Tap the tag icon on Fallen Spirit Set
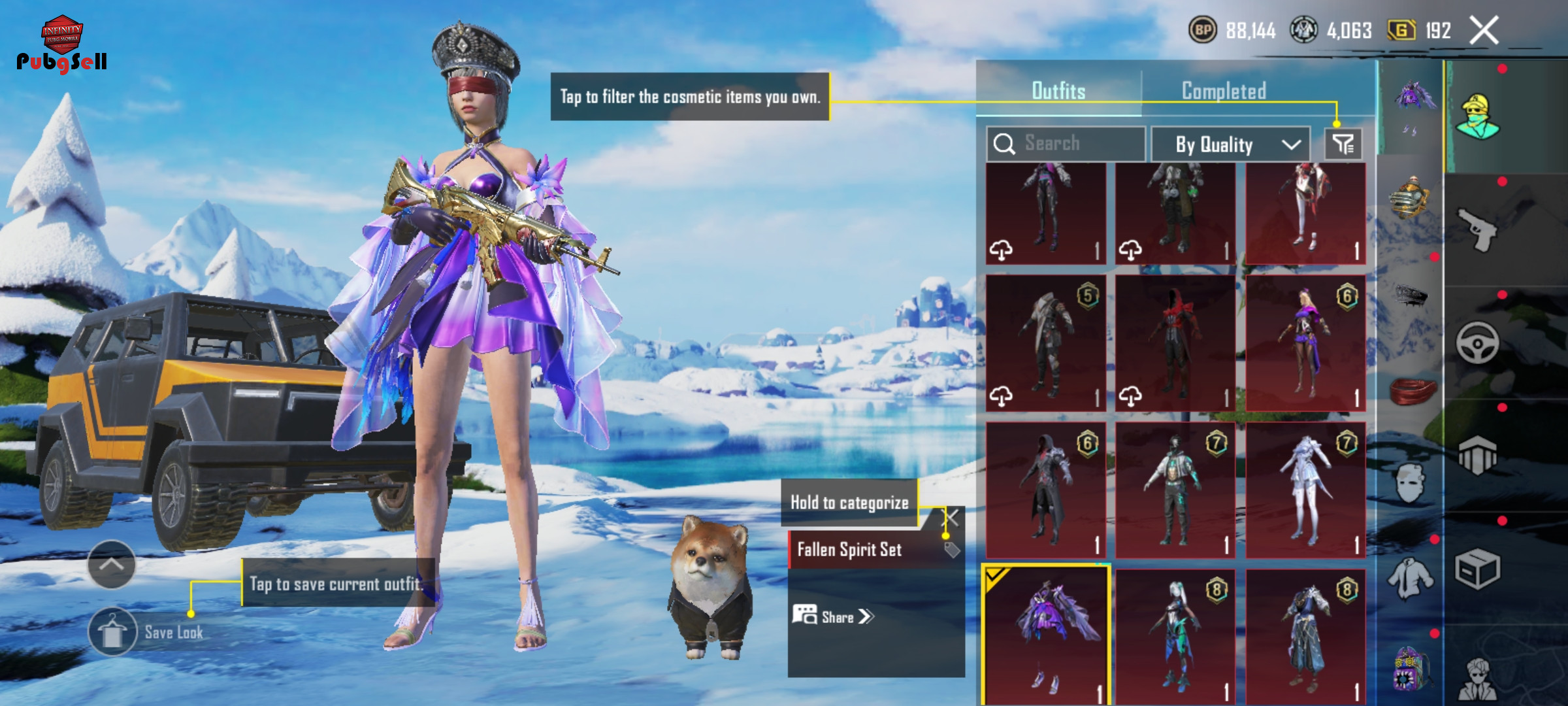The height and width of the screenshot is (706, 1568). pyautogui.click(x=952, y=550)
